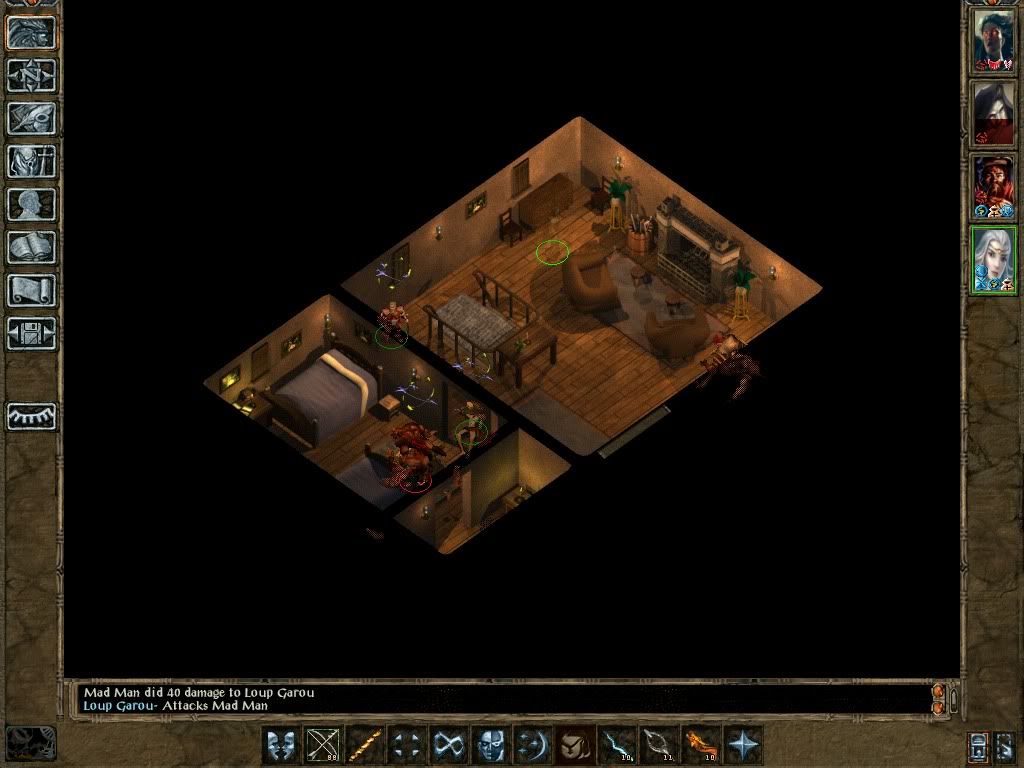Equip the staff weapon slot

point(365,745)
